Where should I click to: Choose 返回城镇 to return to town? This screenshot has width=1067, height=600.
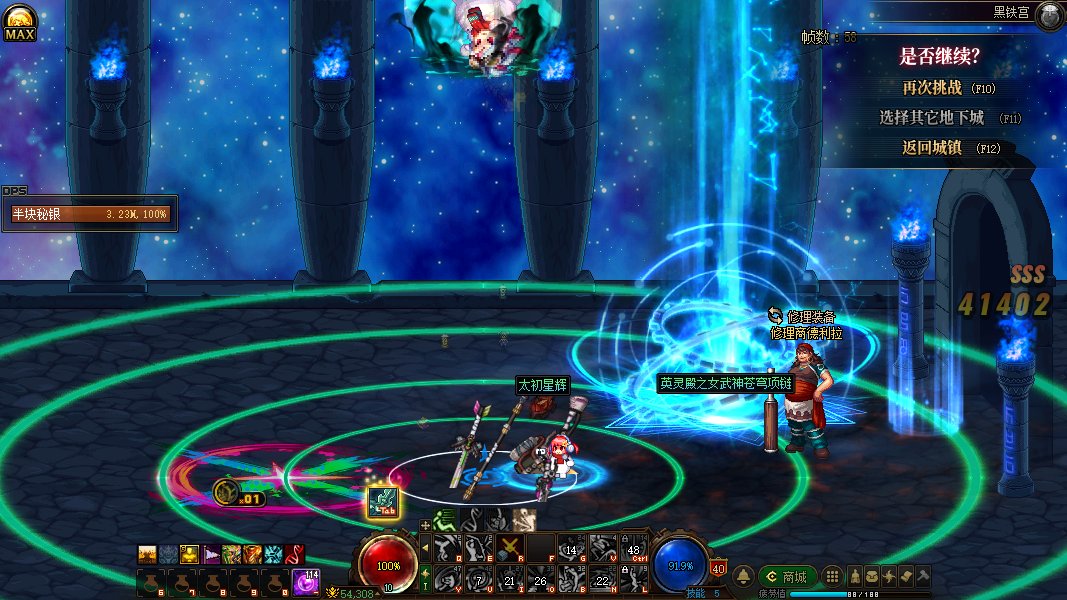(x=931, y=148)
